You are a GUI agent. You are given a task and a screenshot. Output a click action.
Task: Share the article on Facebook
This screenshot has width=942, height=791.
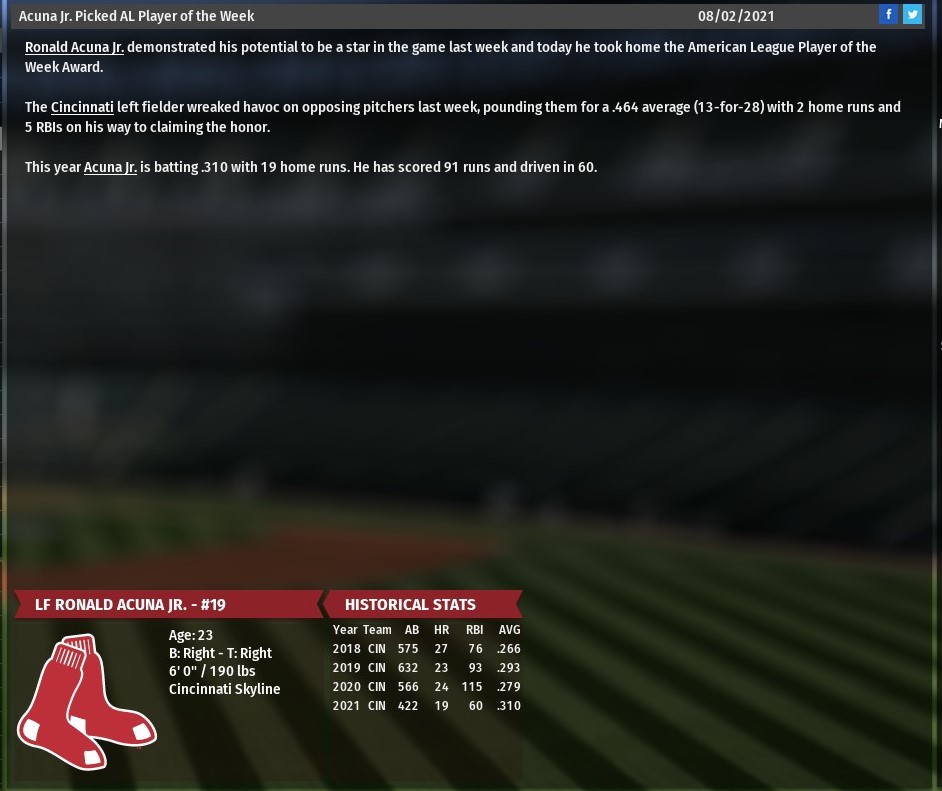(888, 14)
